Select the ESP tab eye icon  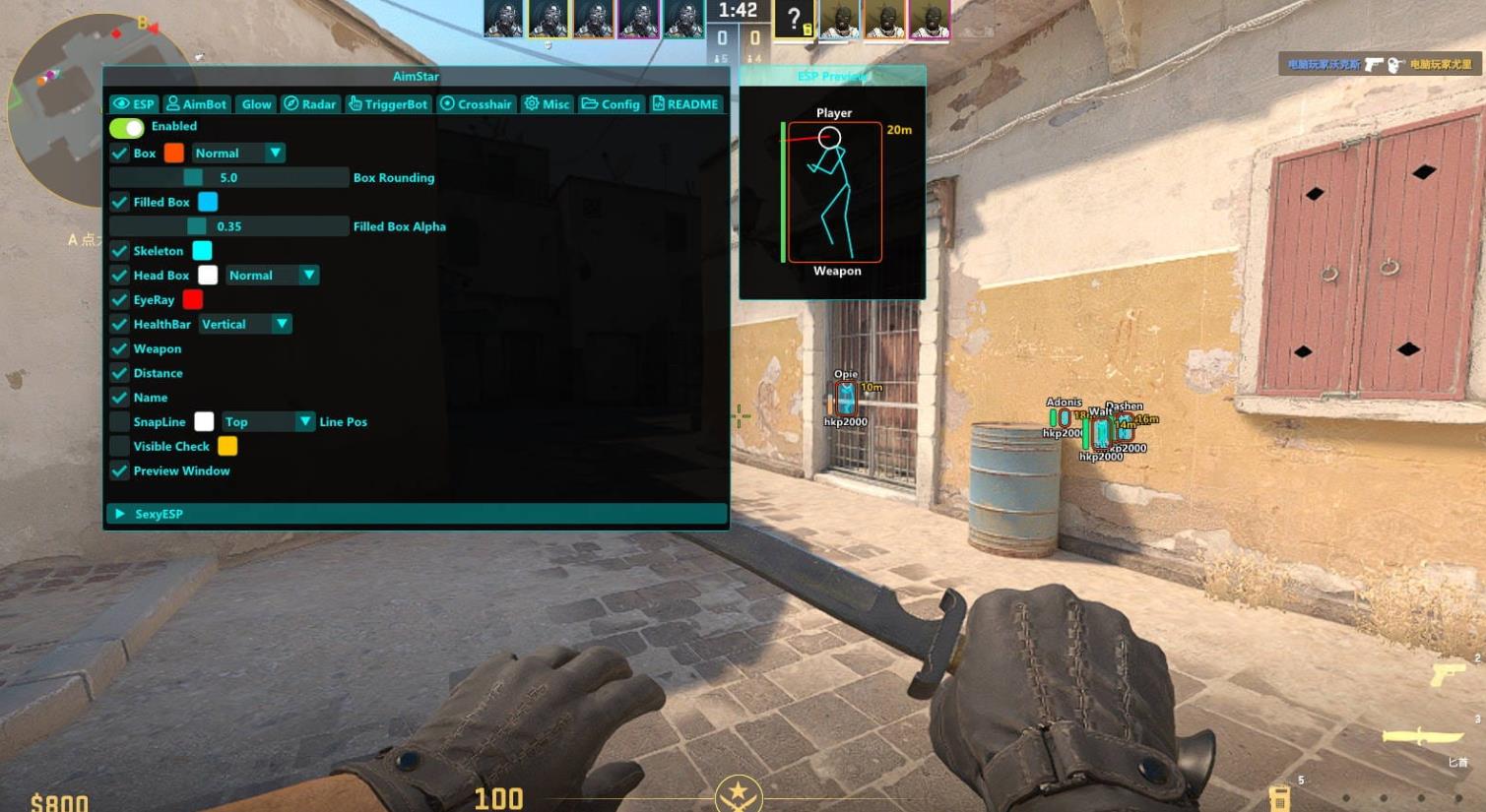tap(121, 103)
